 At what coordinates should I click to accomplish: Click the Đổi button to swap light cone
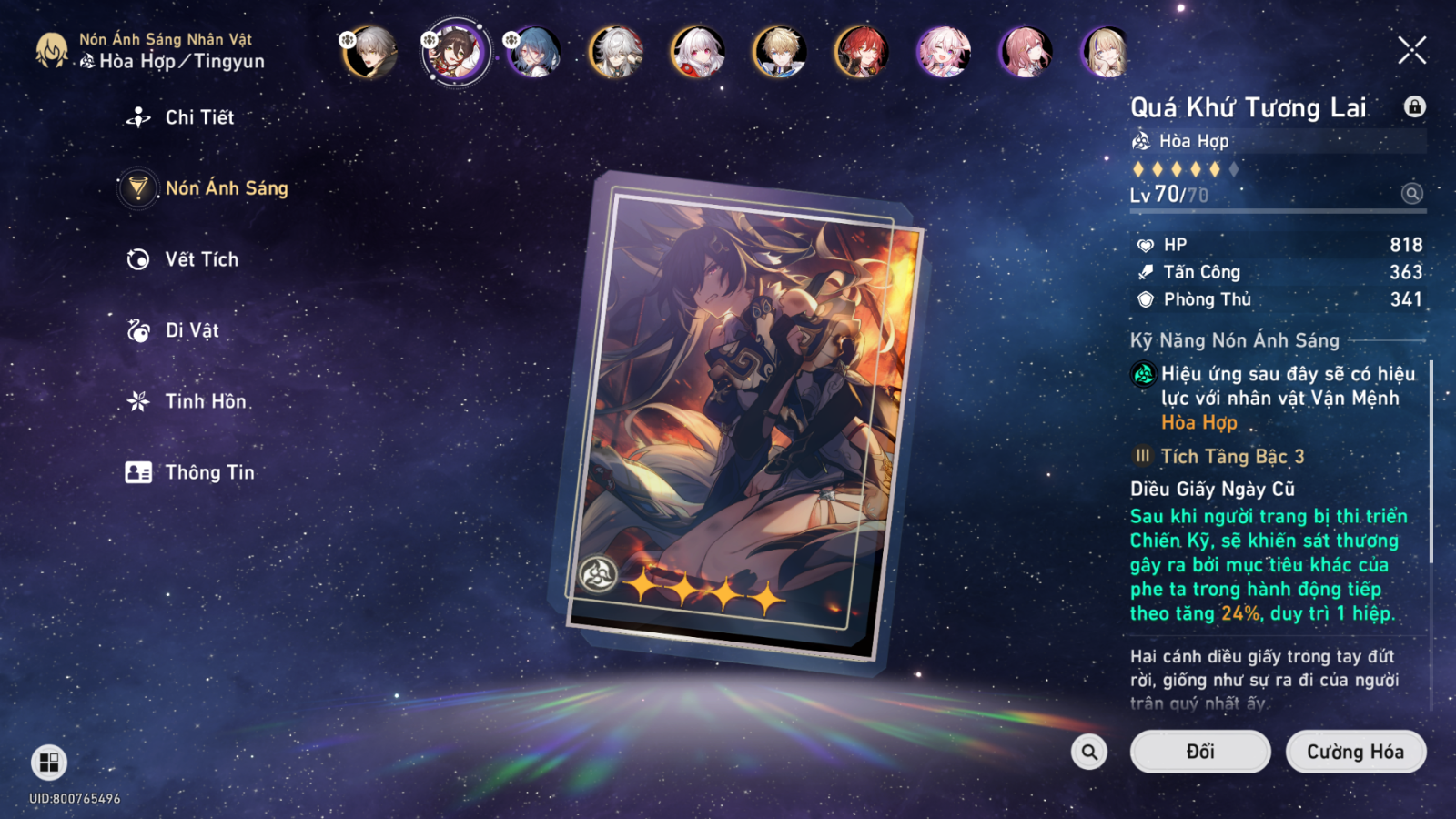coord(1199,752)
